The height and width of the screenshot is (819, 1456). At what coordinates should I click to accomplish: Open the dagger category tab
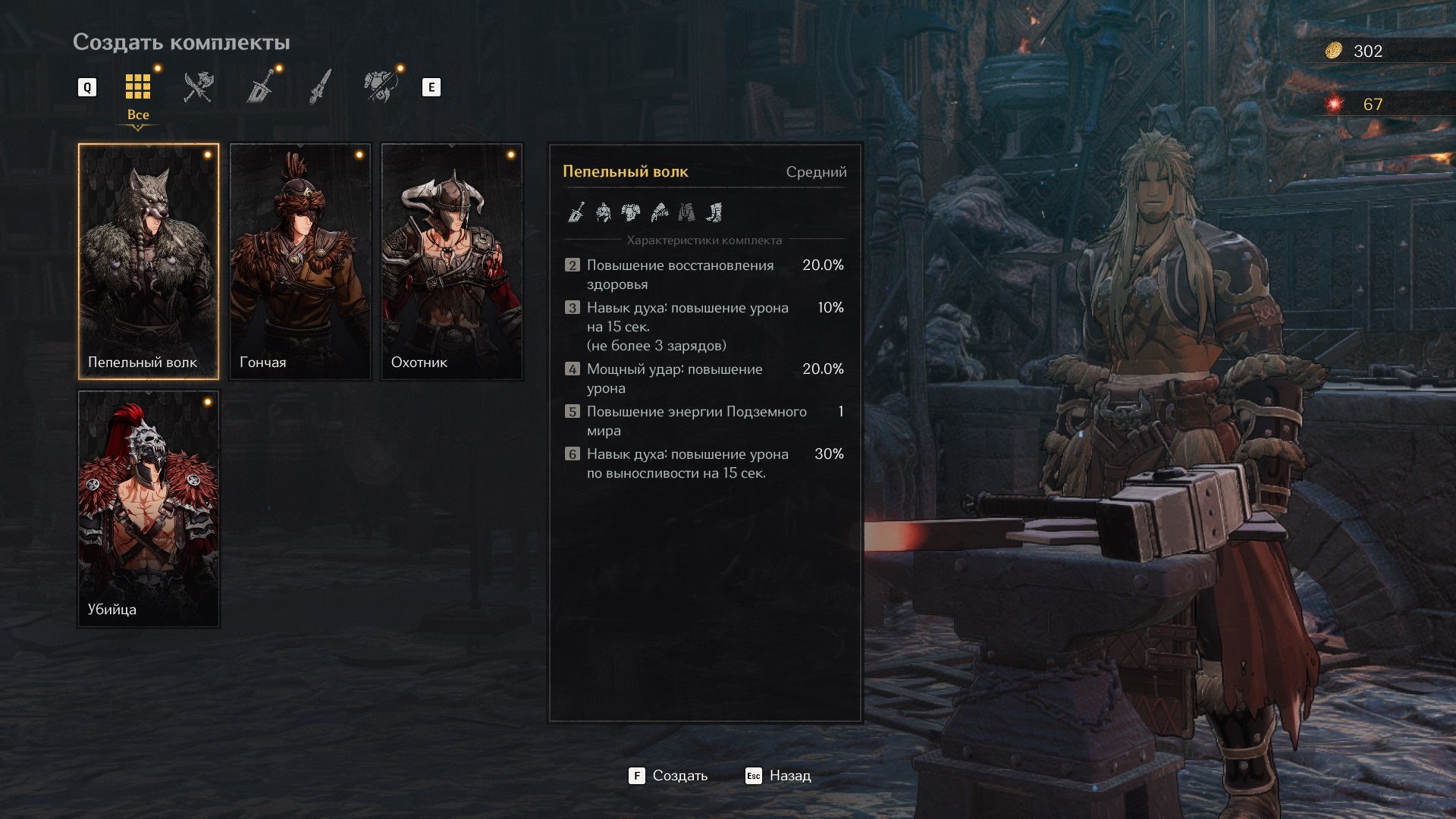(321, 87)
